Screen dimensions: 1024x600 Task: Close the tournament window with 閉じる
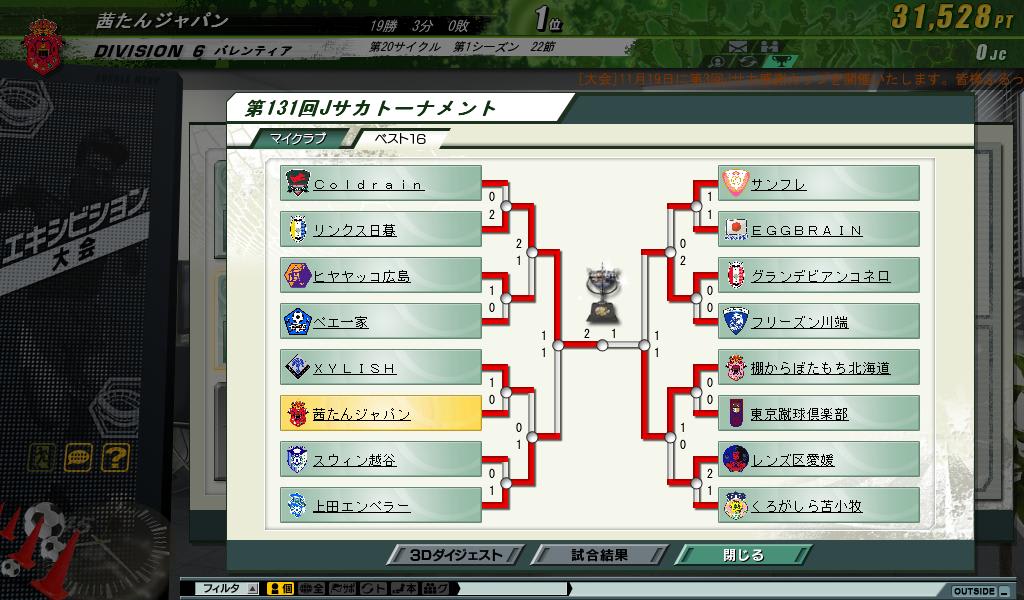pos(742,555)
